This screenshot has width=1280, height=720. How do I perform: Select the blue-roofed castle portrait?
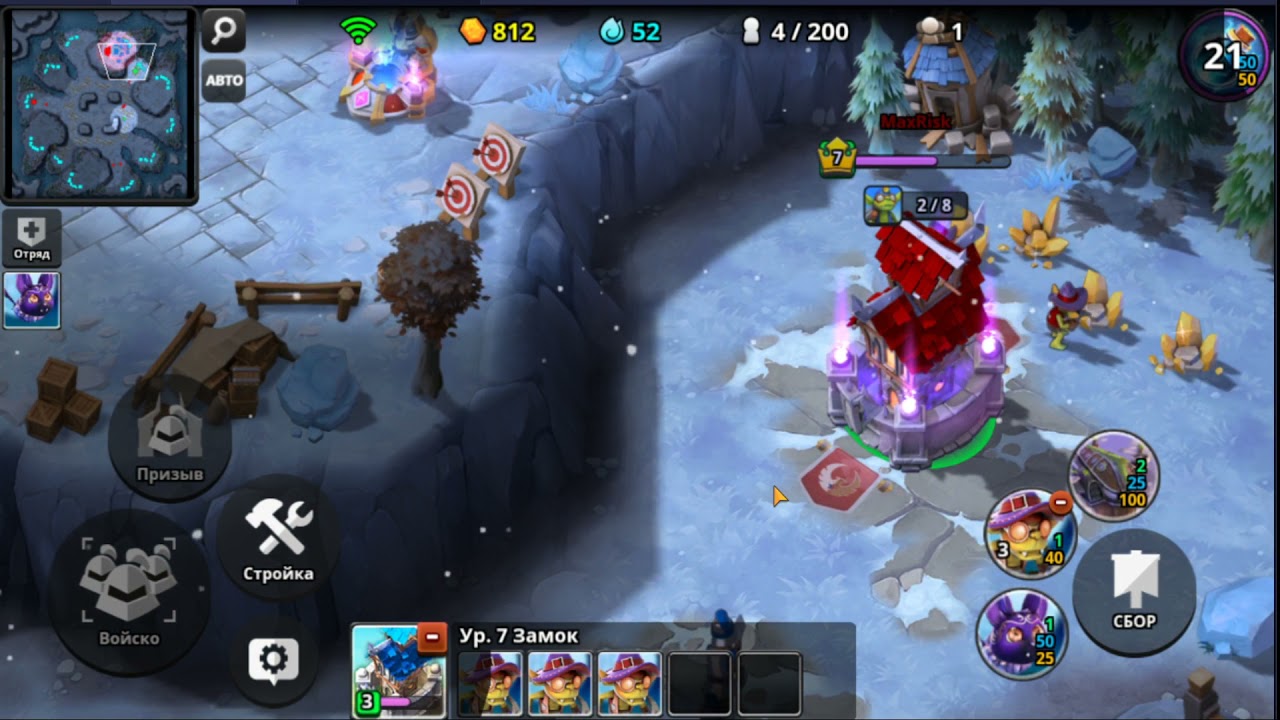click(395, 670)
